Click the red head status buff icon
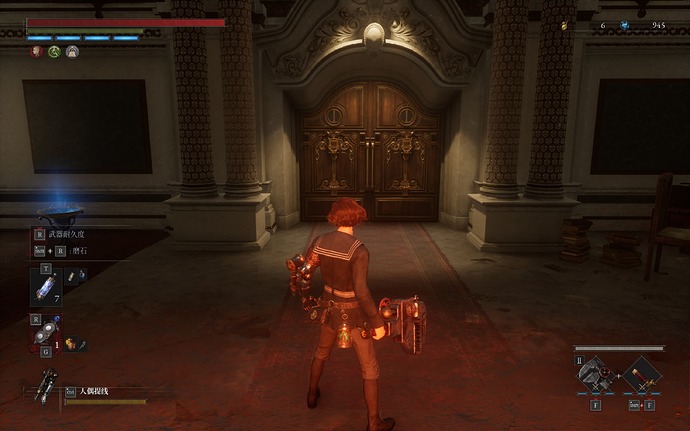This screenshot has height=431, width=690. (36, 52)
